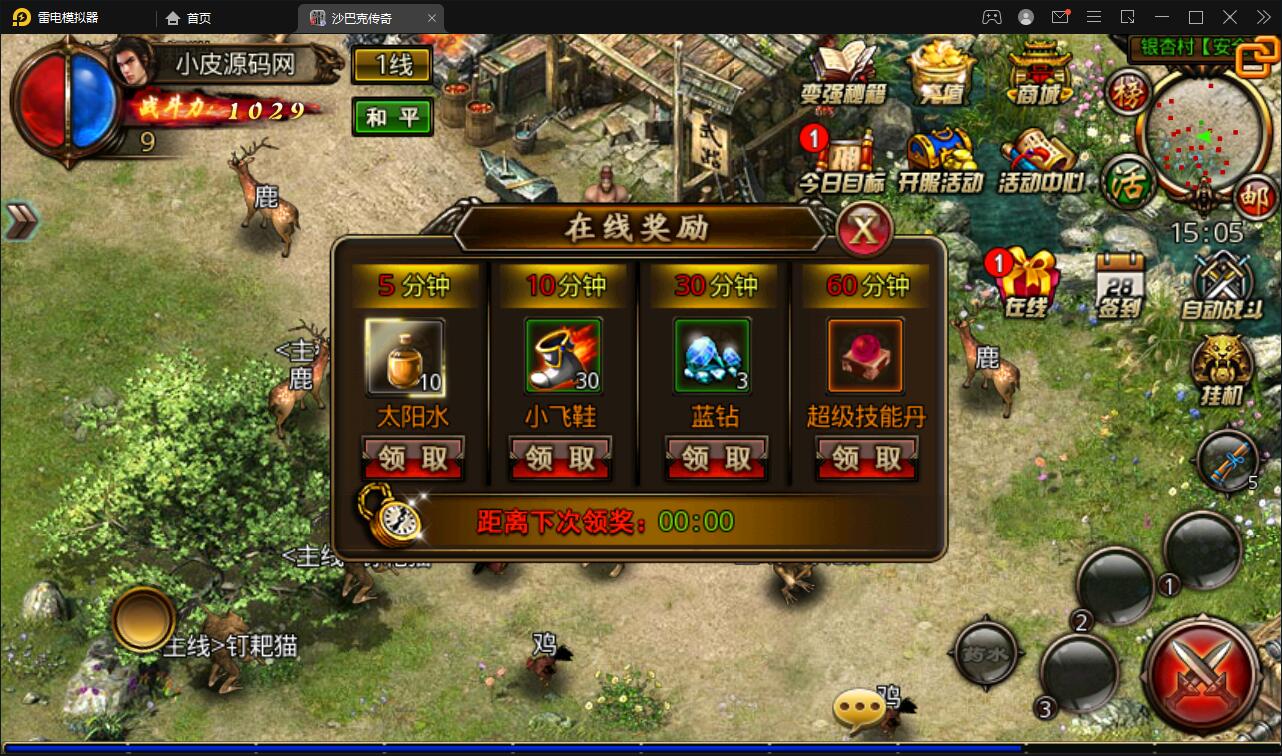Open the chat speech bubble
The height and width of the screenshot is (756, 1282).
pyautogui.click(x=858, y=710)
